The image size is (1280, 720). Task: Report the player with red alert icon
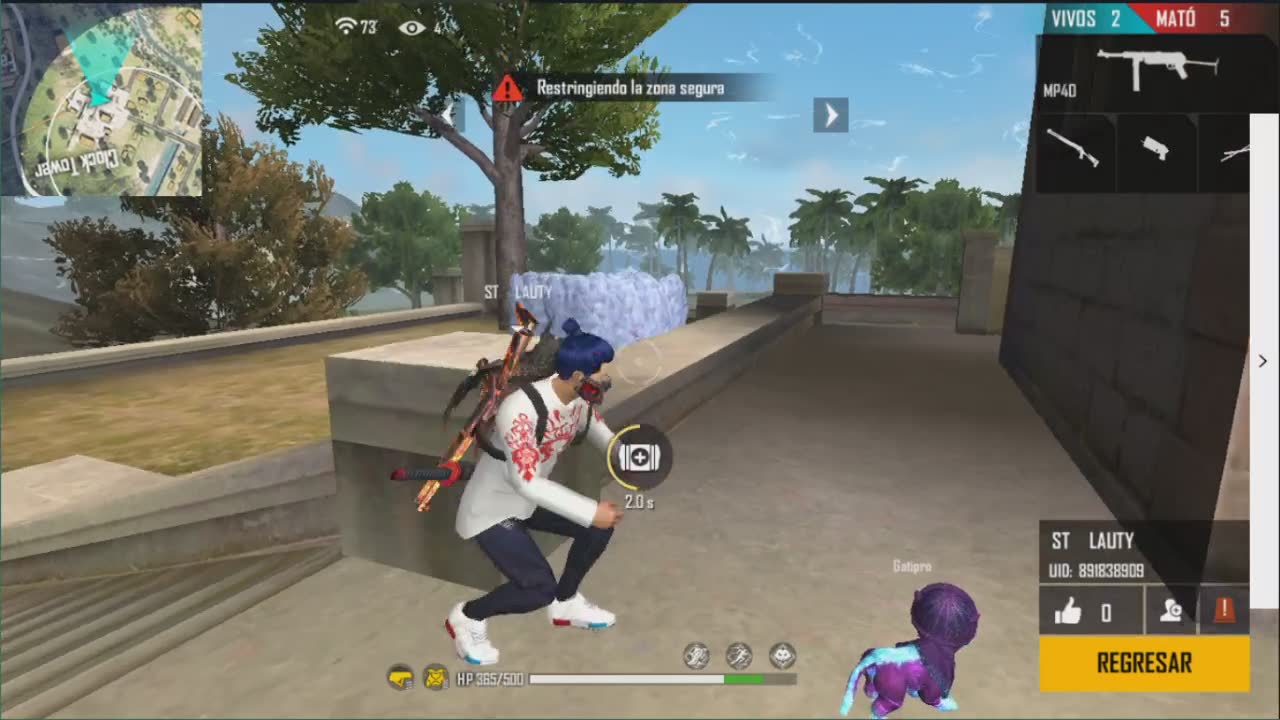[x=1223, y=610]
